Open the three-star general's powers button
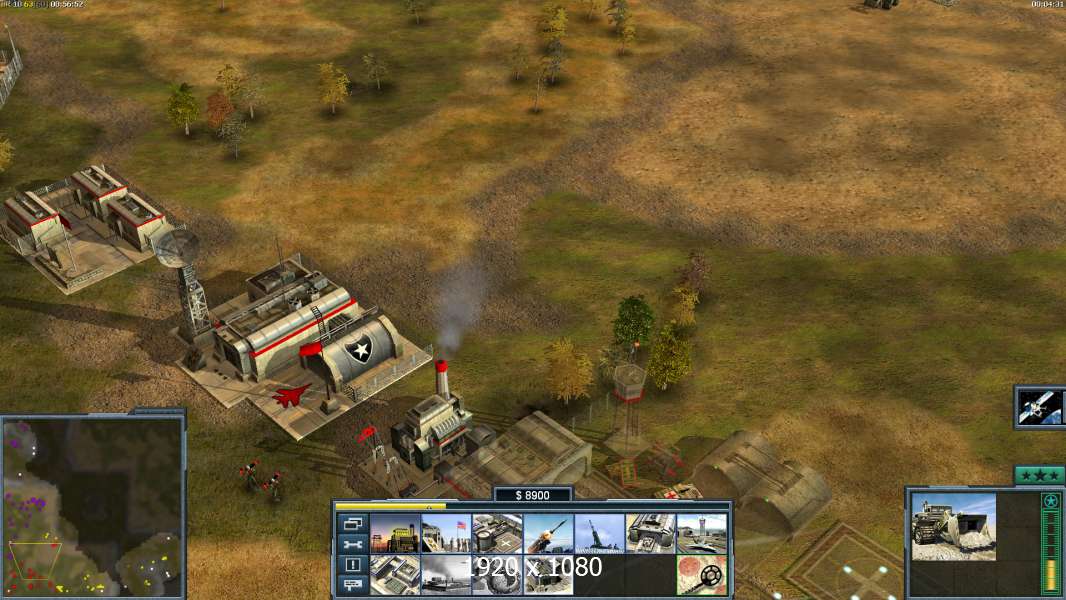The width and height of the screenshot is (1066, 600). click(1038, 474)
